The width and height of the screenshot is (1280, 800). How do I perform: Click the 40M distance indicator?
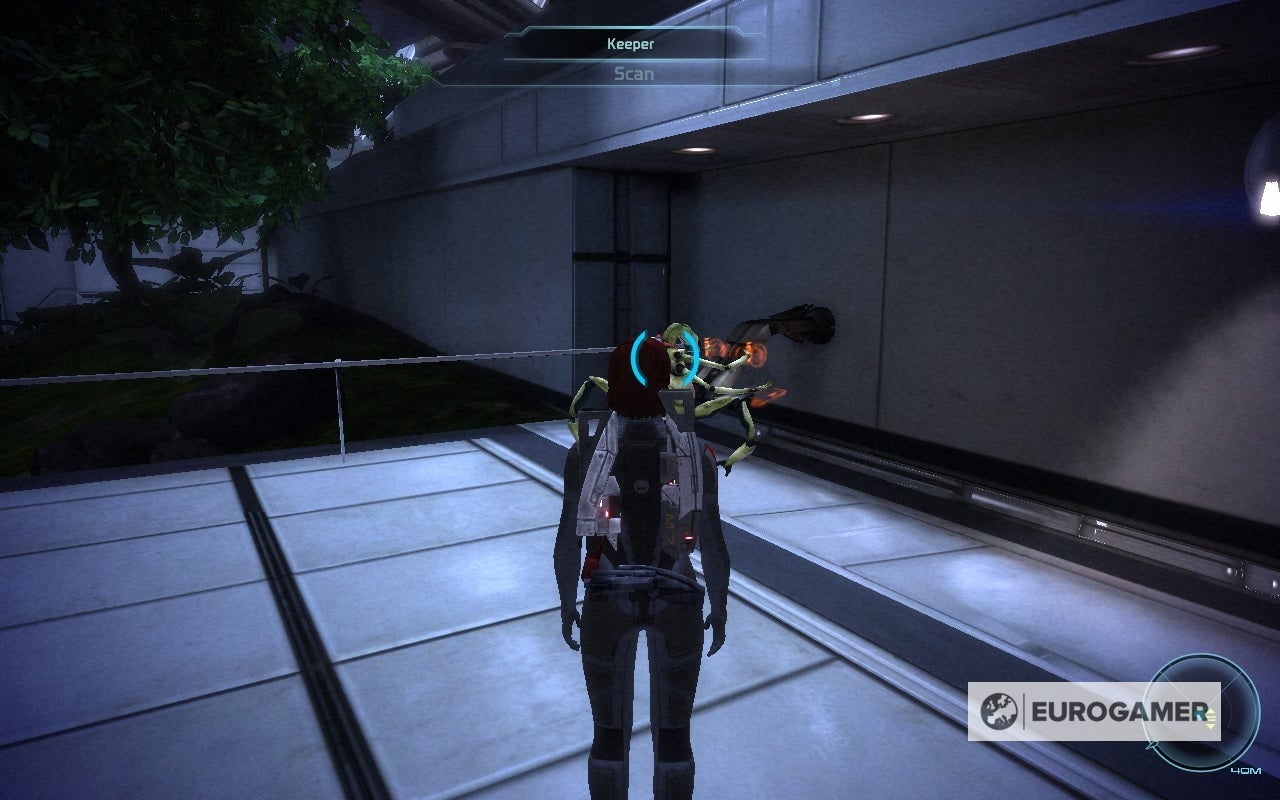(1245, 770)
